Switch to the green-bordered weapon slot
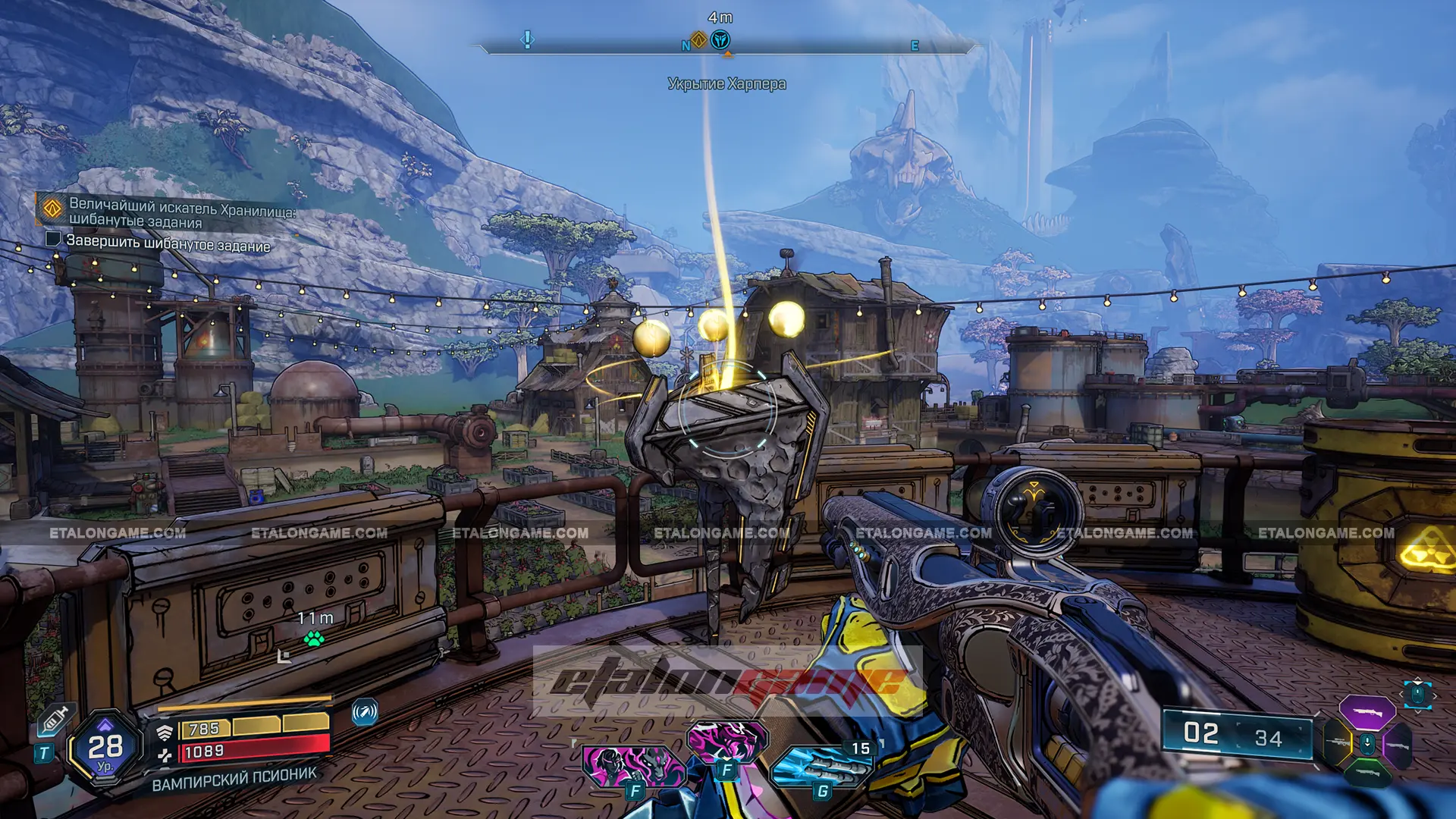The image size is (1456, 819). [x=1367, y=773]
